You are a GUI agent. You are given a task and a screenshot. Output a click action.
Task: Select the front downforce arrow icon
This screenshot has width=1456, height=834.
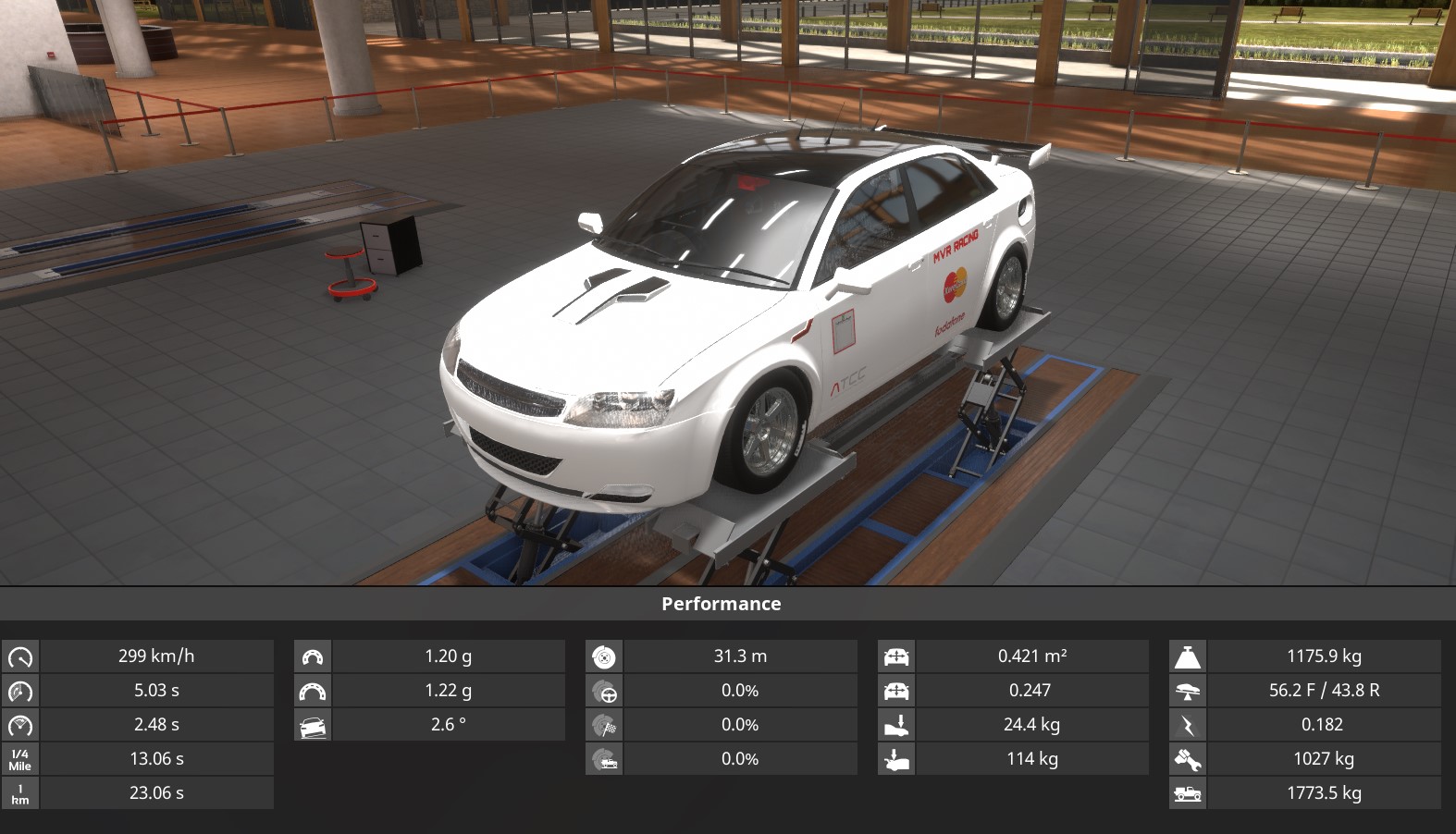point(896,725)
